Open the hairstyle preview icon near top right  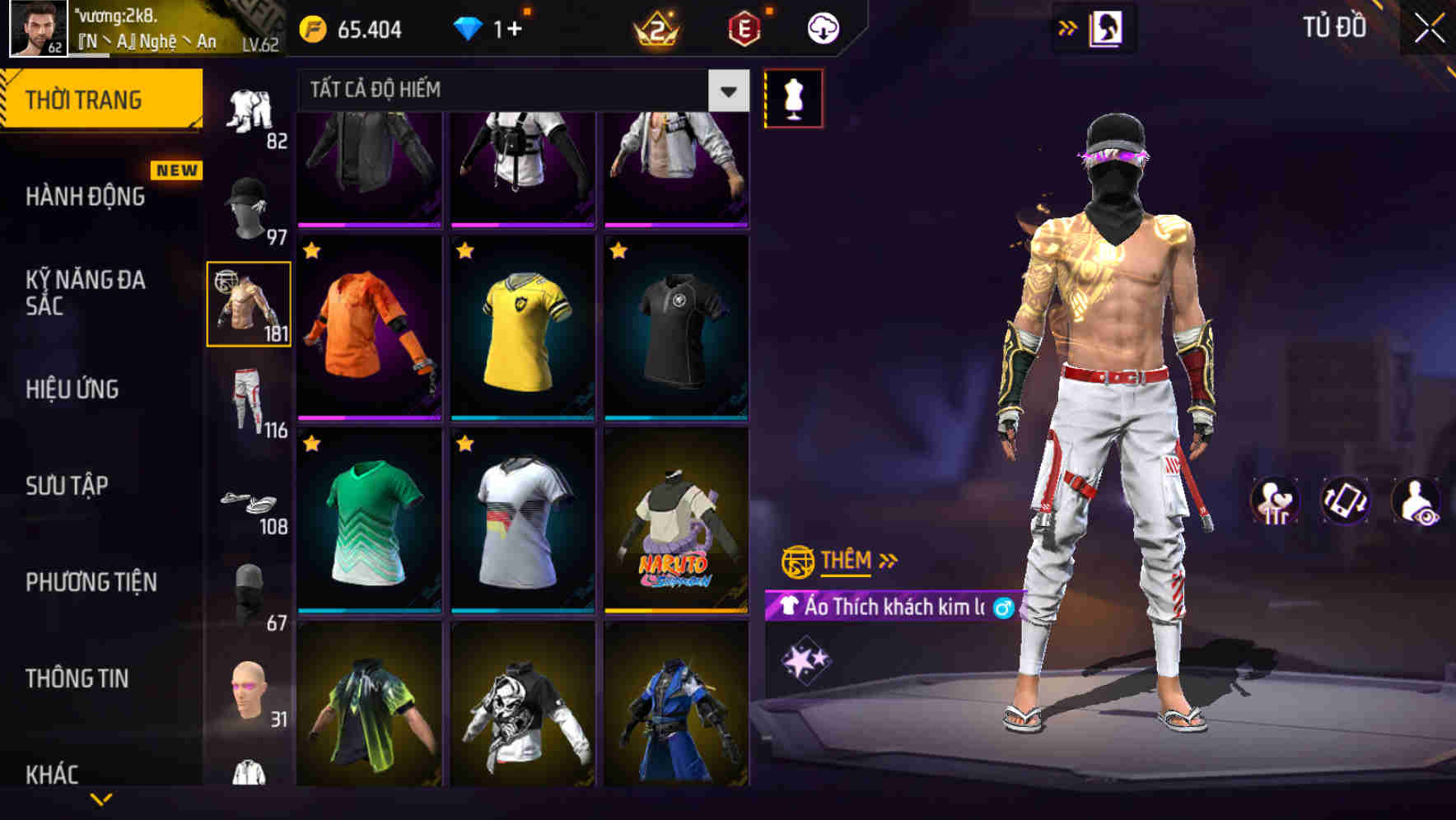click(1108, 27)
